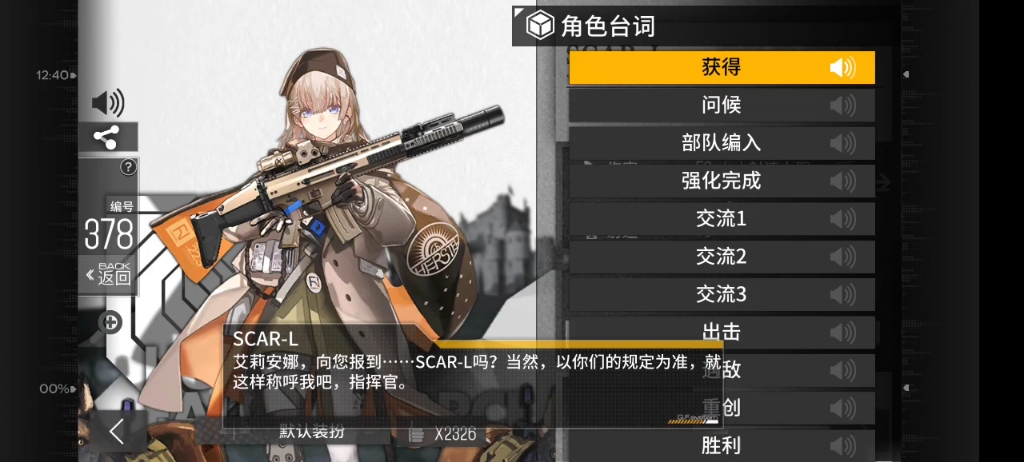Click the round plus icon

click(x=111, y=322)
